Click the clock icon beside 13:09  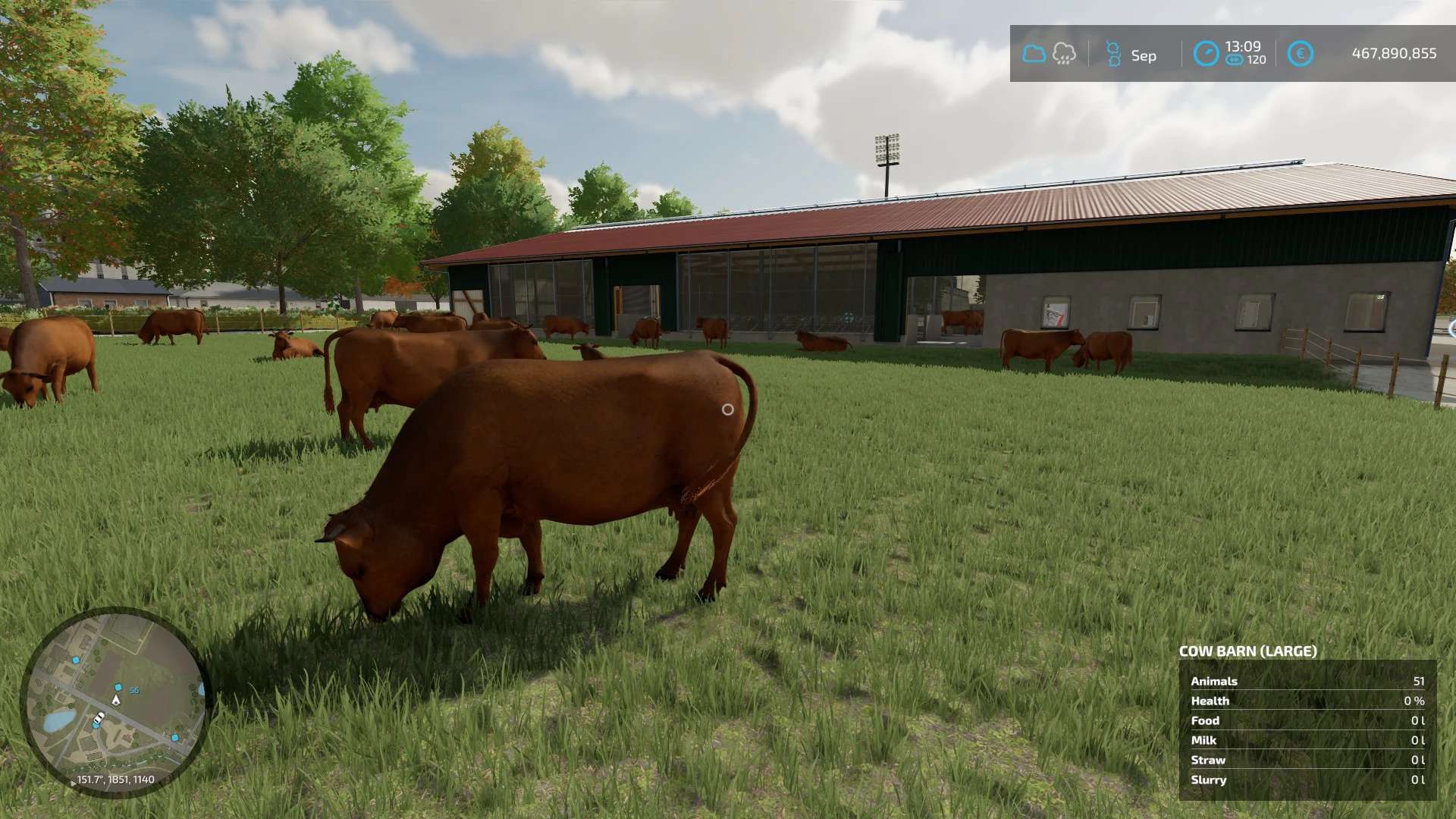1206,54
